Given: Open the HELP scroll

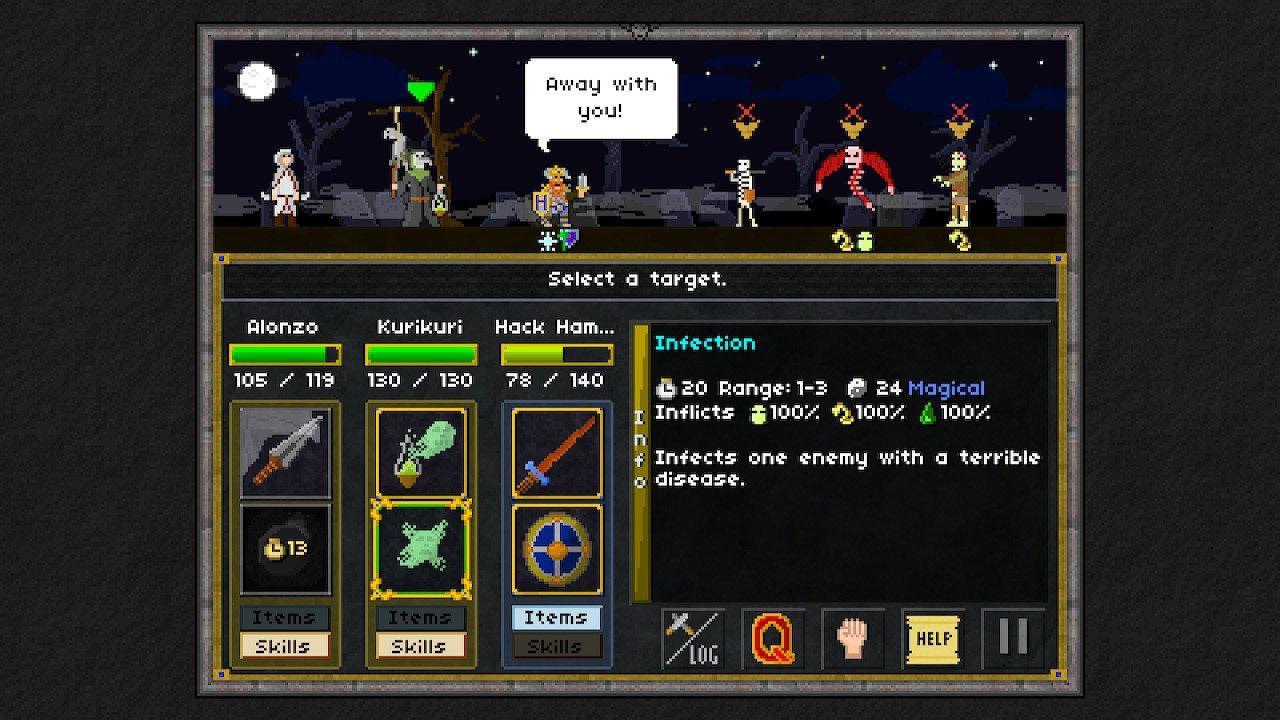Looking at the screenshot, I should (932, 638).
